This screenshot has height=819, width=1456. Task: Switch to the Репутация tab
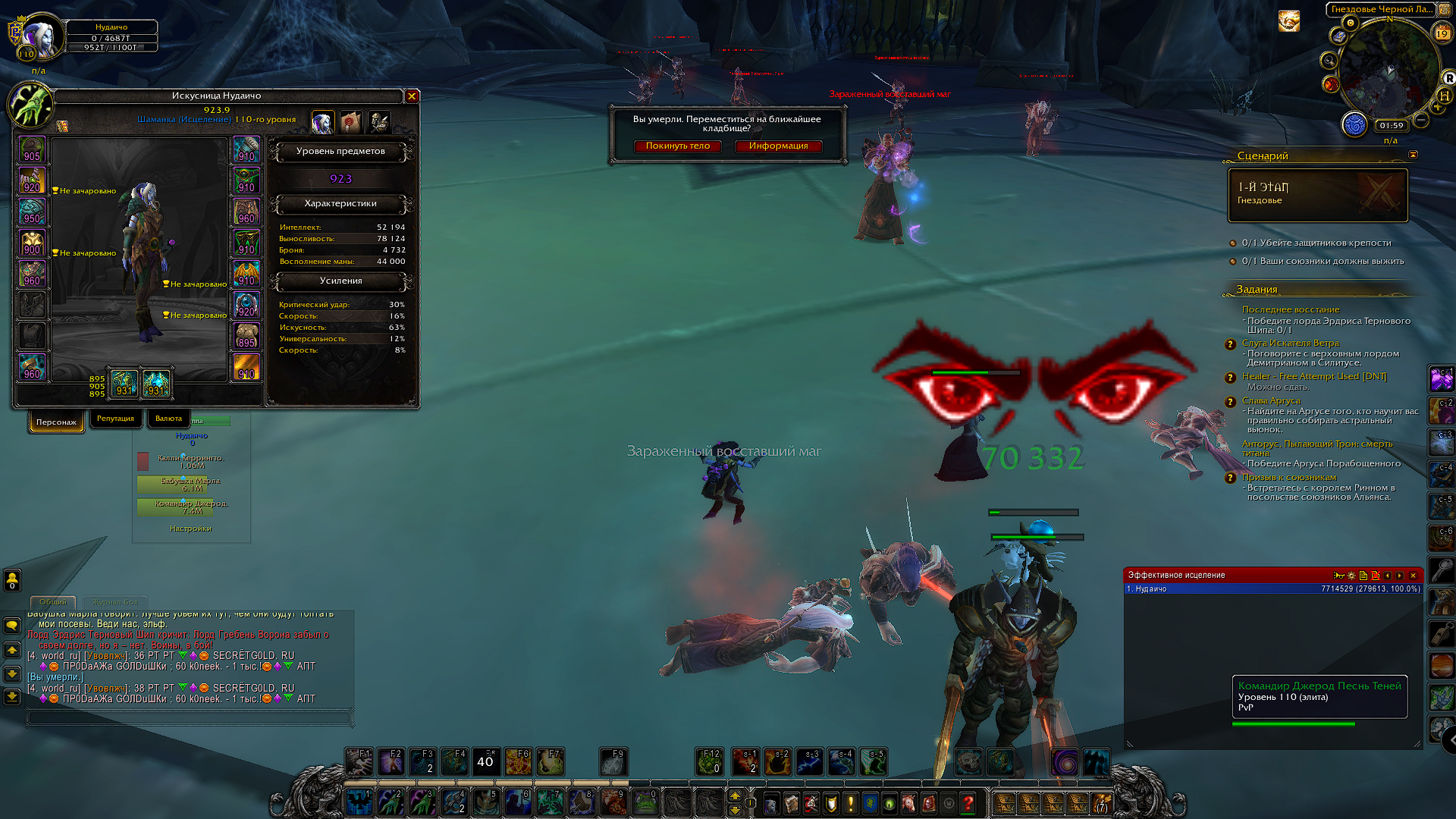coord(115,419)
